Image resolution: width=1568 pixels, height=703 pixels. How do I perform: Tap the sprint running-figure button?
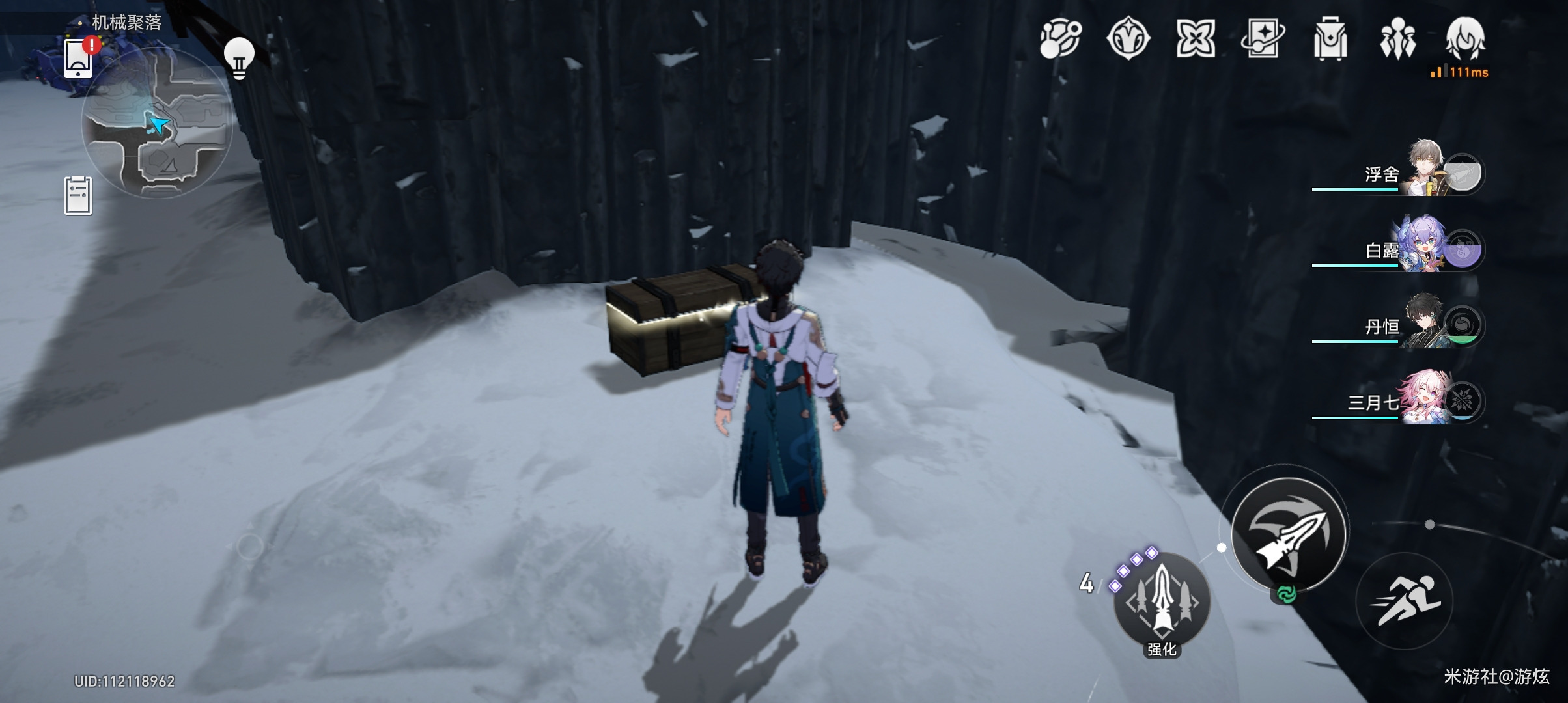[x=1405, y=601]
